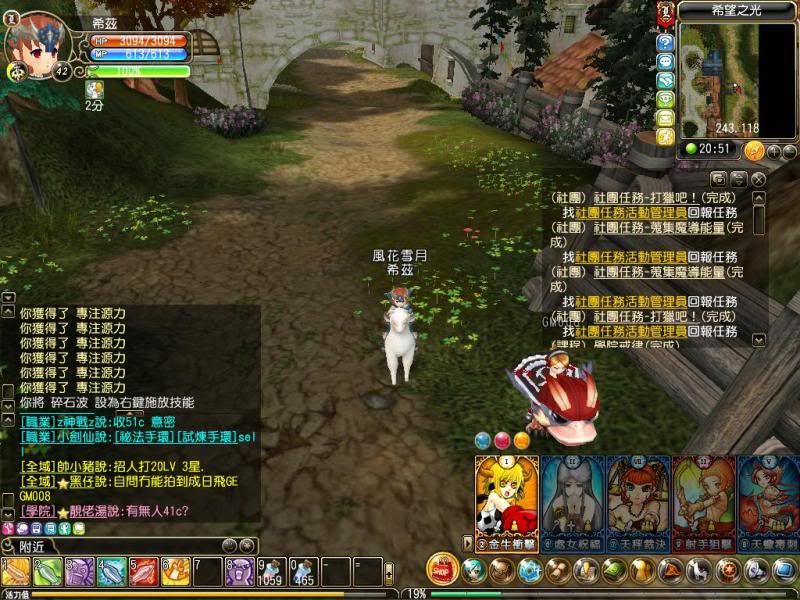Open the yellow mail envelope icon
This screenshot has height=600, width=800.
pyautogui.click(x=665, y=118)
